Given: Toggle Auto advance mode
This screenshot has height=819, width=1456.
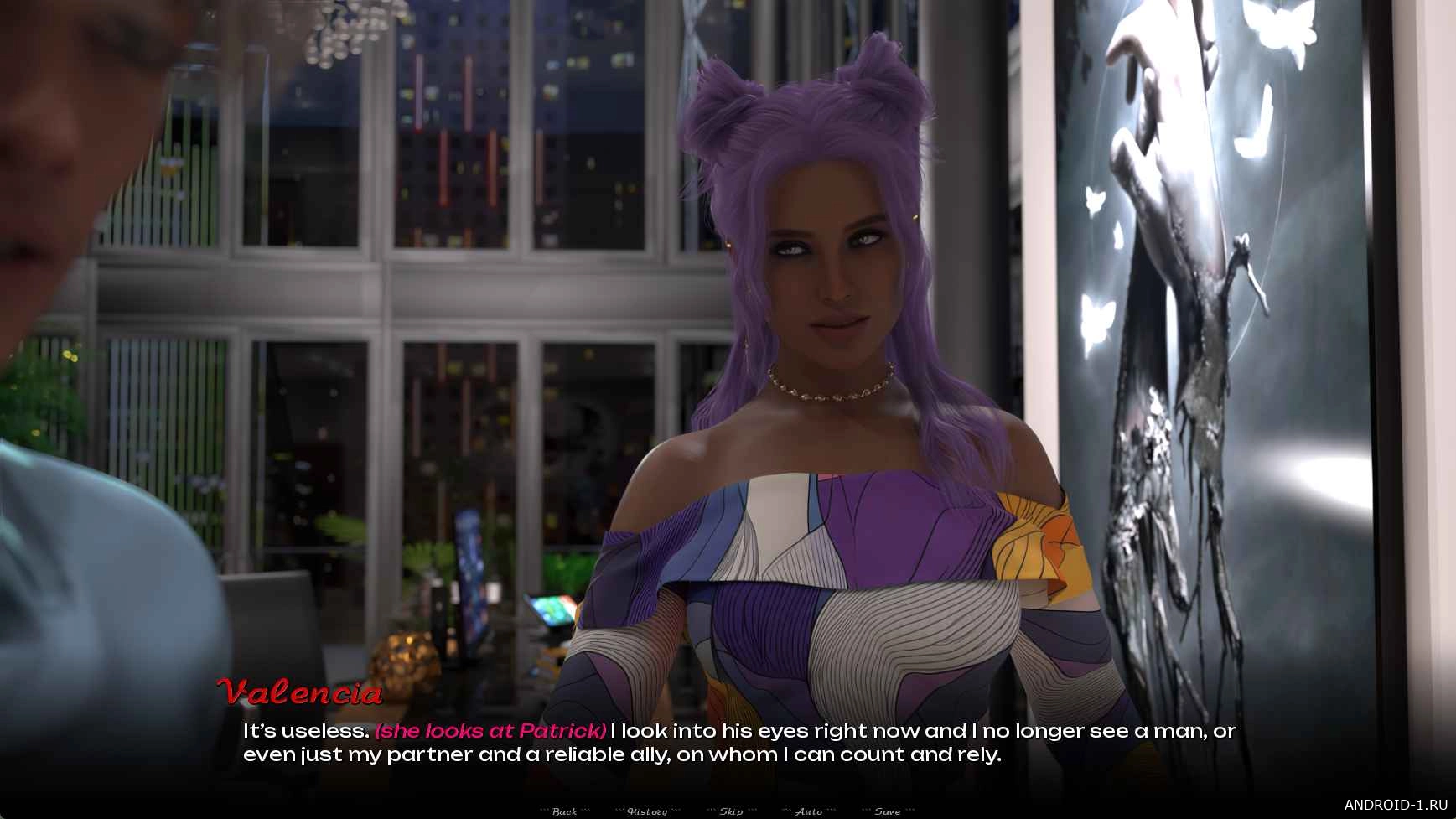Looking at the screenshot, I should (x=808, y=811).
